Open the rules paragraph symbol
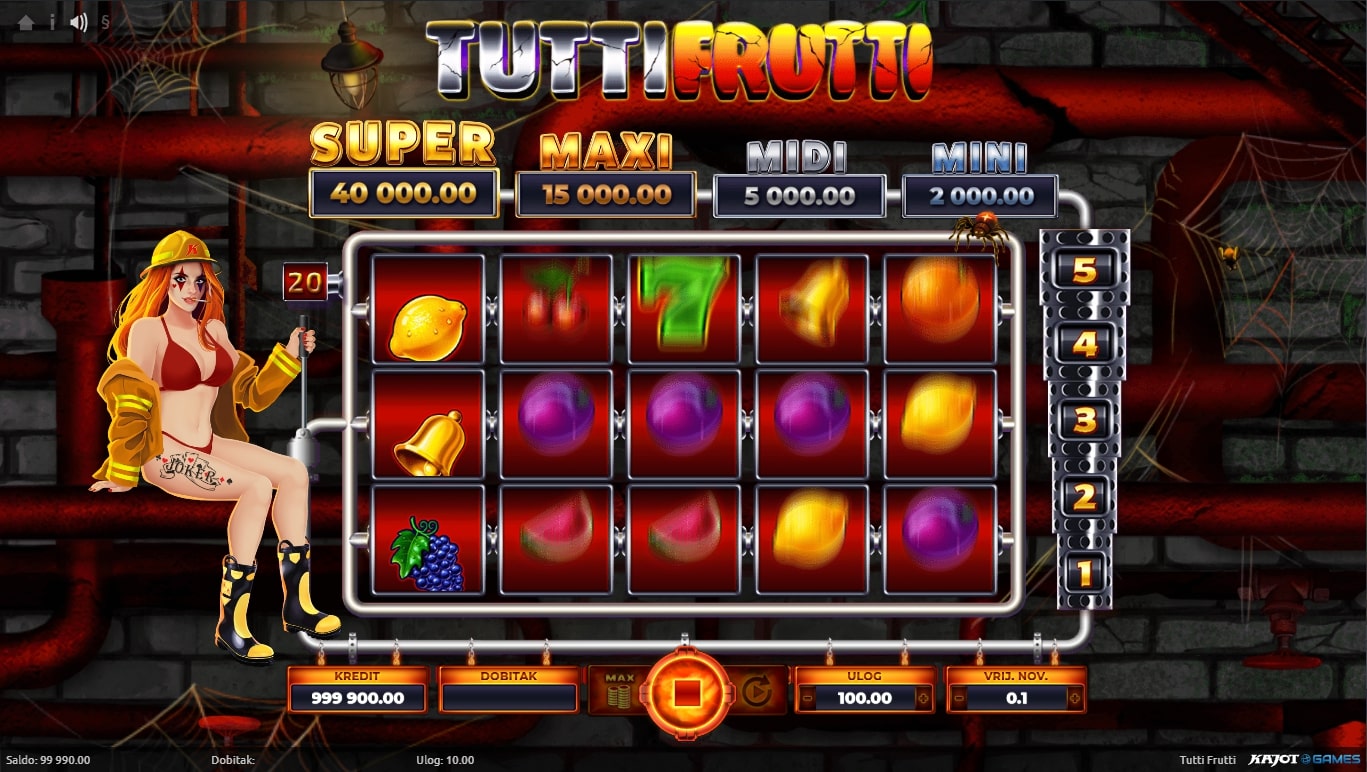This screenshot has height=772, width=1367. pyautogui.click(x=105, y=22)
